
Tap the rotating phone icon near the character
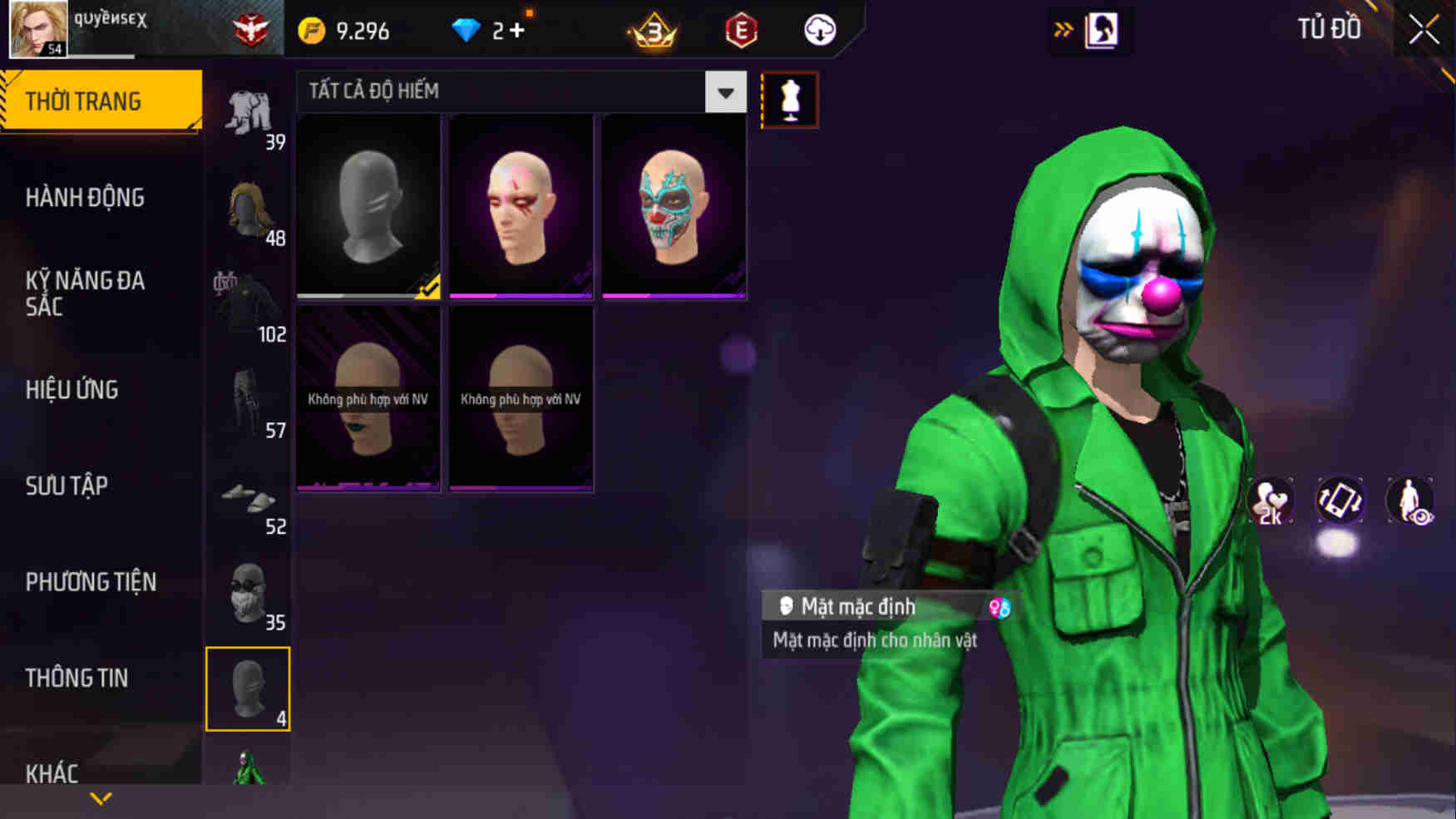coord(1341,501)
